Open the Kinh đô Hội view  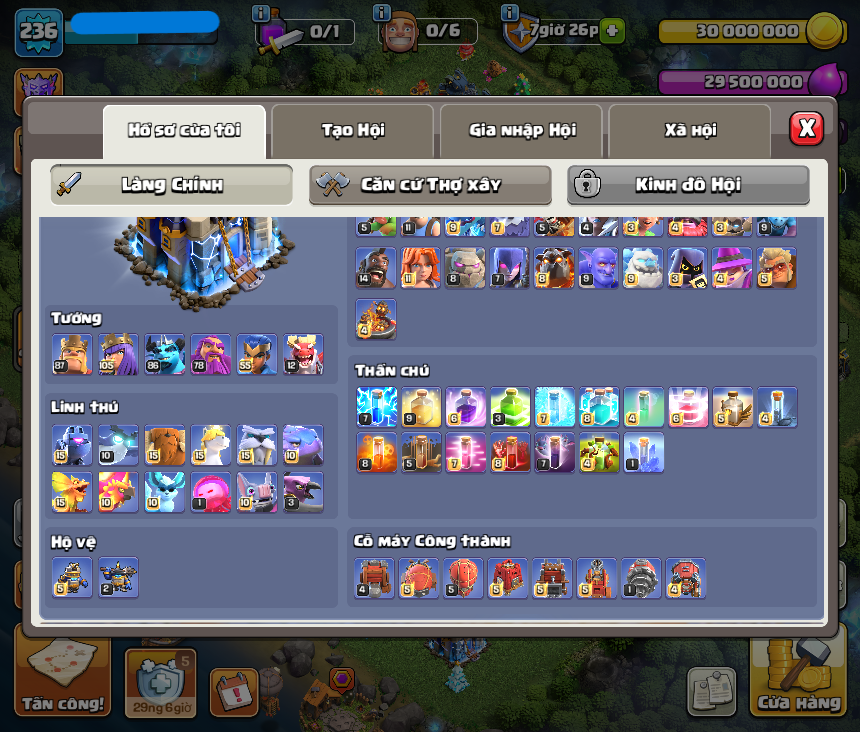(x=688, y=185)
